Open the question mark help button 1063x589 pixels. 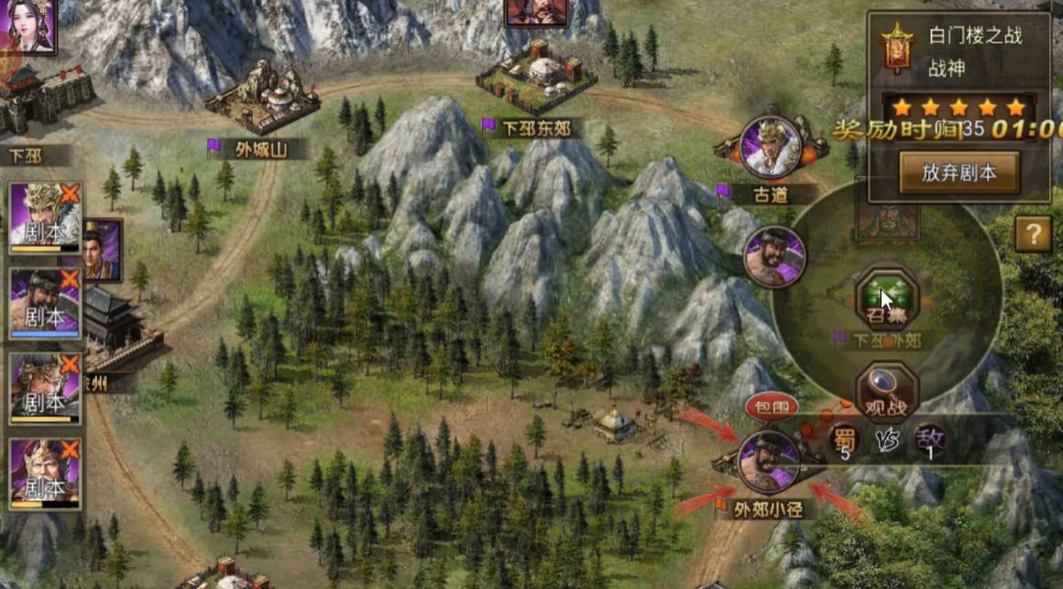tap(1032, 234)
